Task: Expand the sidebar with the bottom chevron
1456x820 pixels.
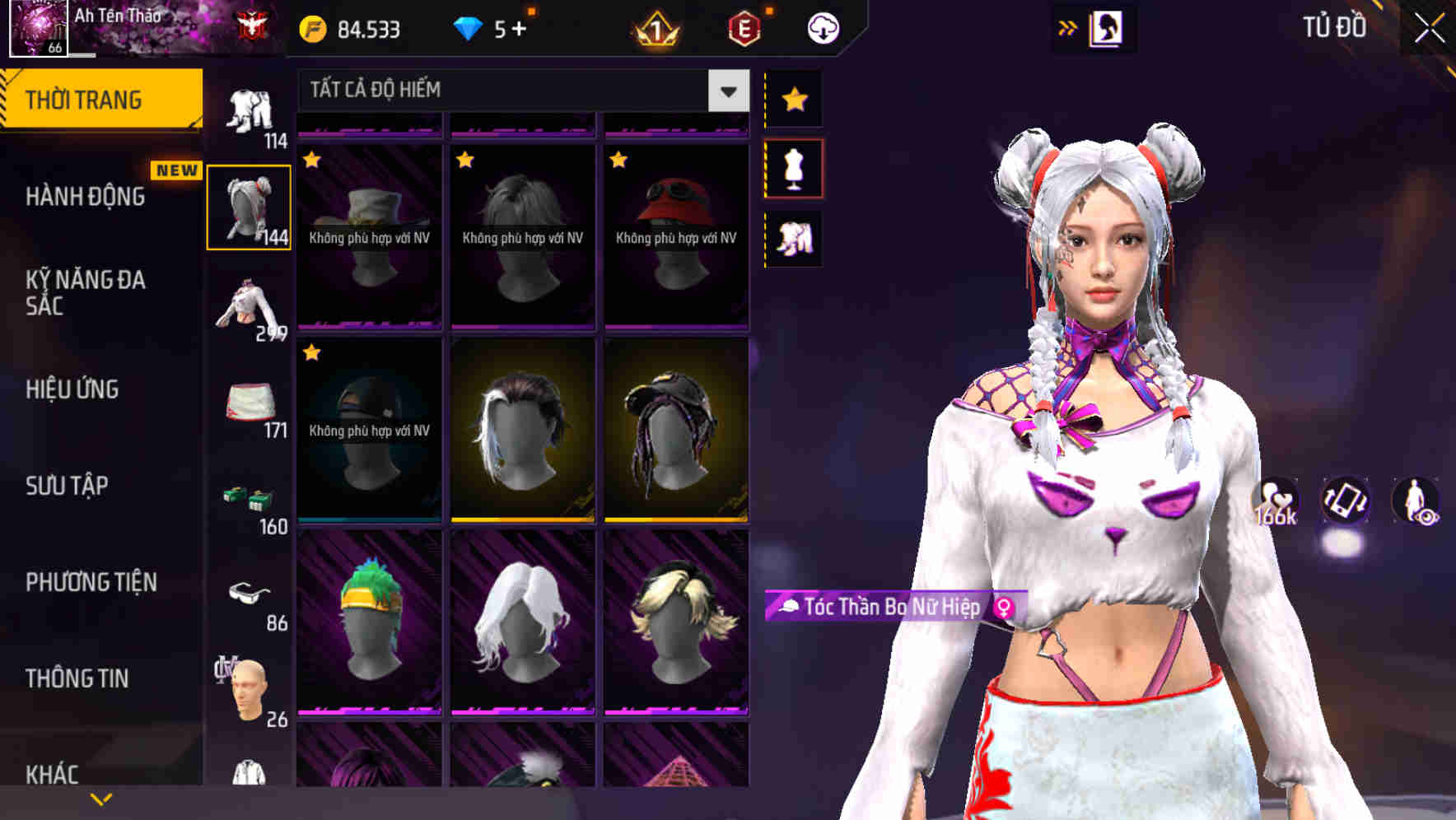Action: click(99, 797)
